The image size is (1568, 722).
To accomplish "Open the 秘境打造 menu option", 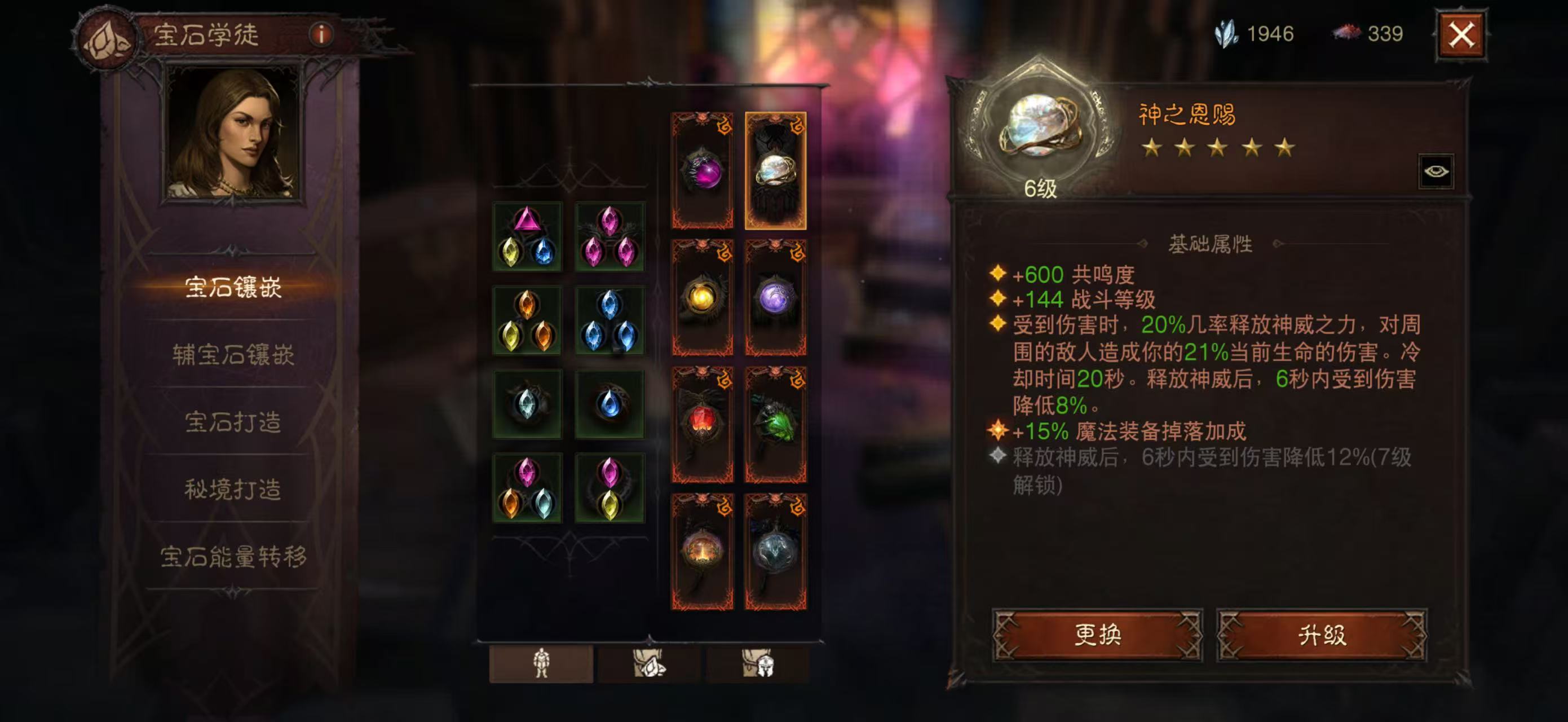I will (x=232, y=489).
